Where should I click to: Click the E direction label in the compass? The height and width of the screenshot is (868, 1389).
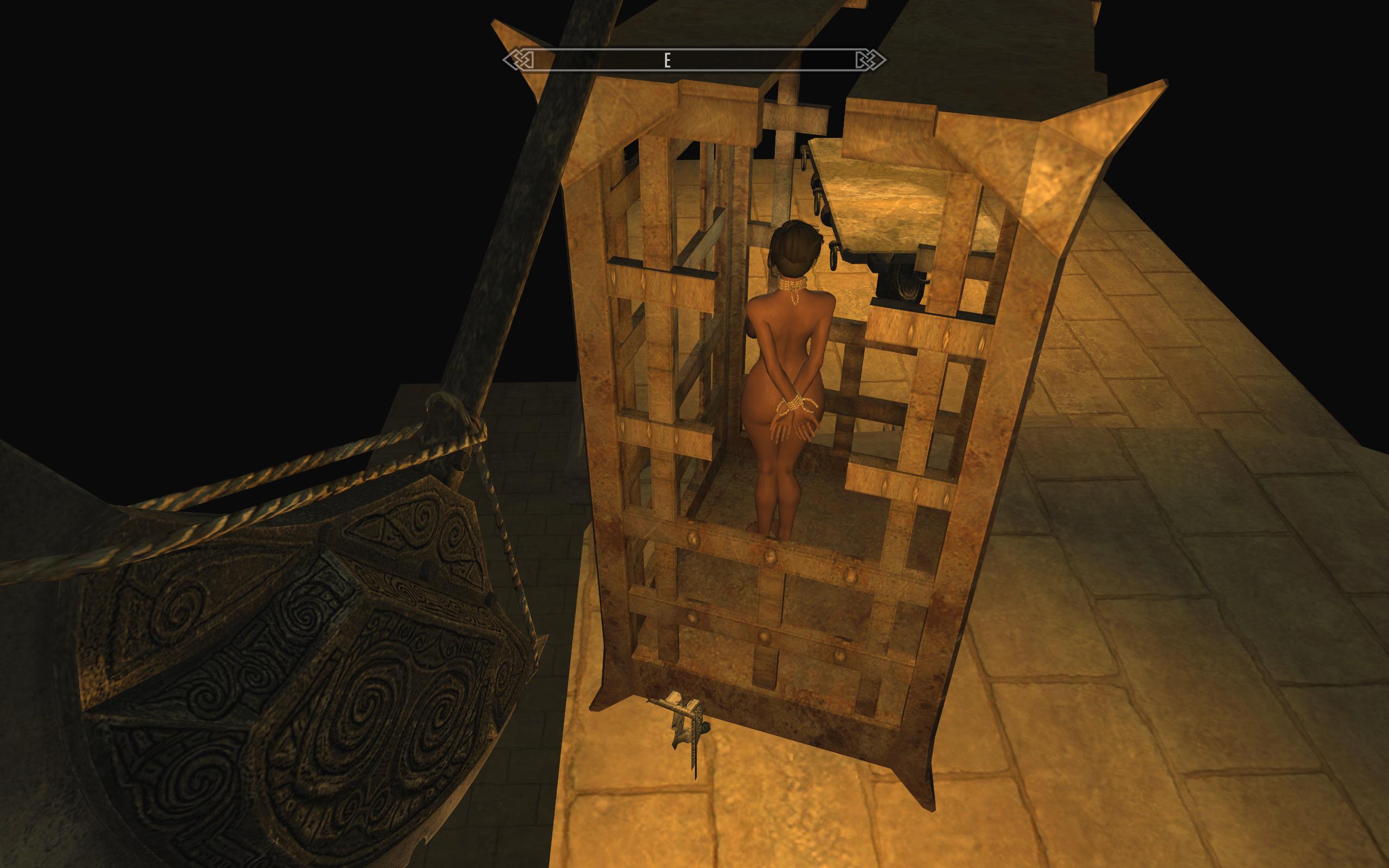pyautogui.click(x=667, y=59)
